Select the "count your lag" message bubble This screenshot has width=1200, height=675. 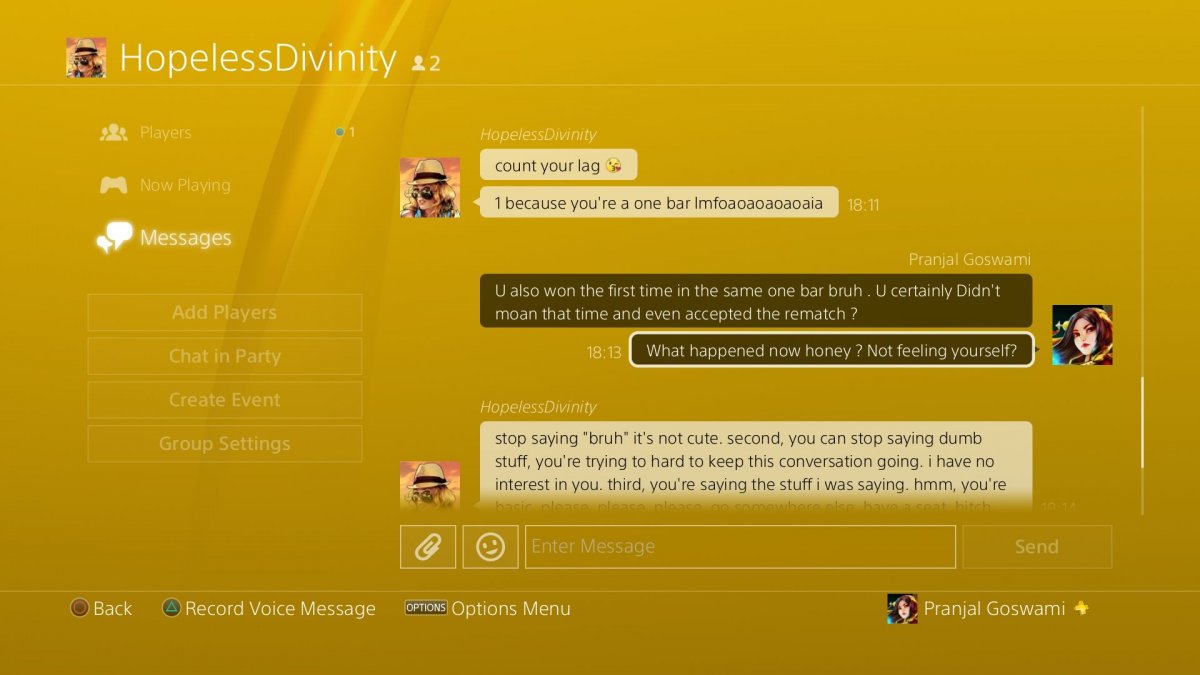pos(558,166)
